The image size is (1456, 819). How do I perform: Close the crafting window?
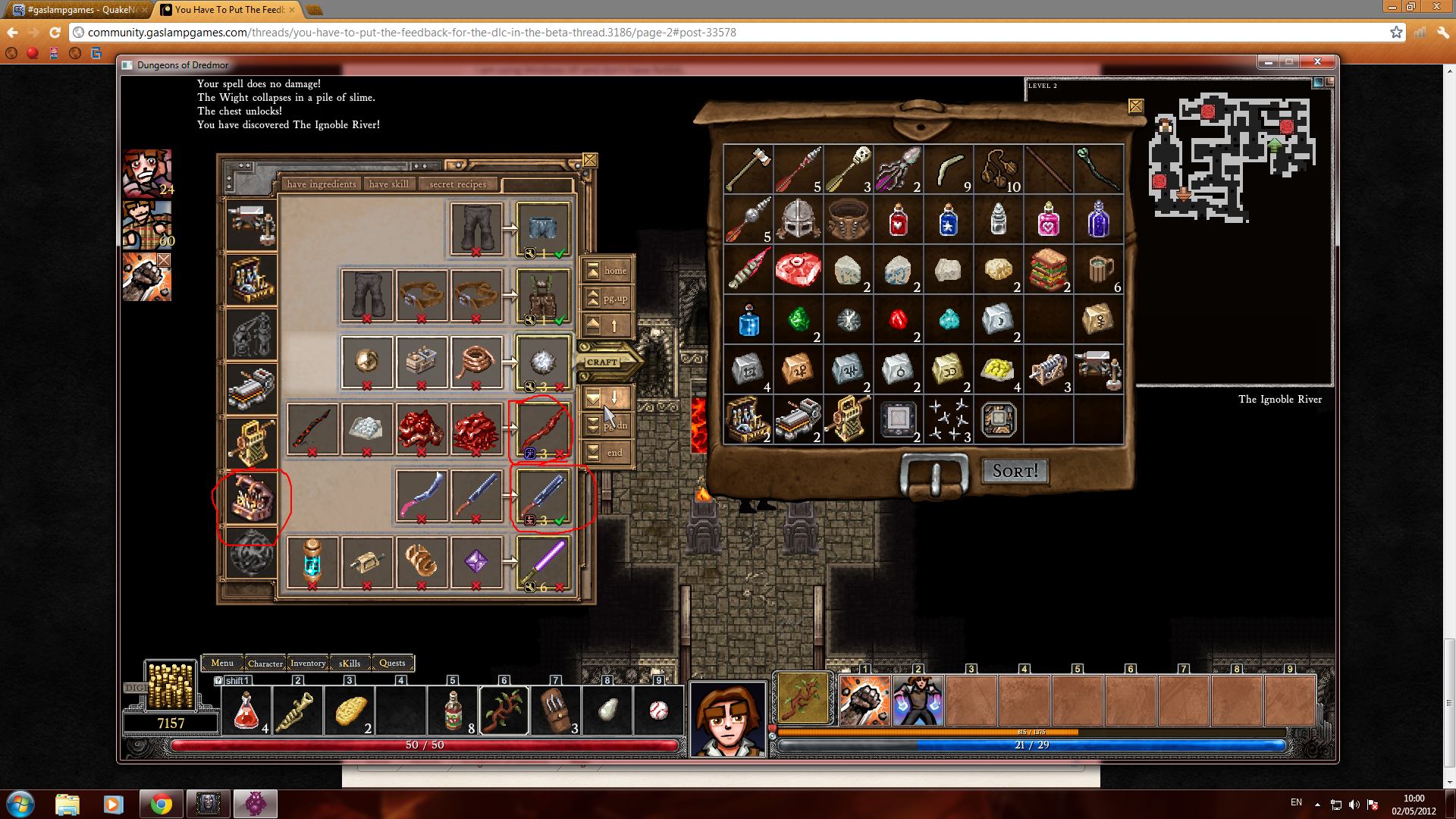[590, 161]
